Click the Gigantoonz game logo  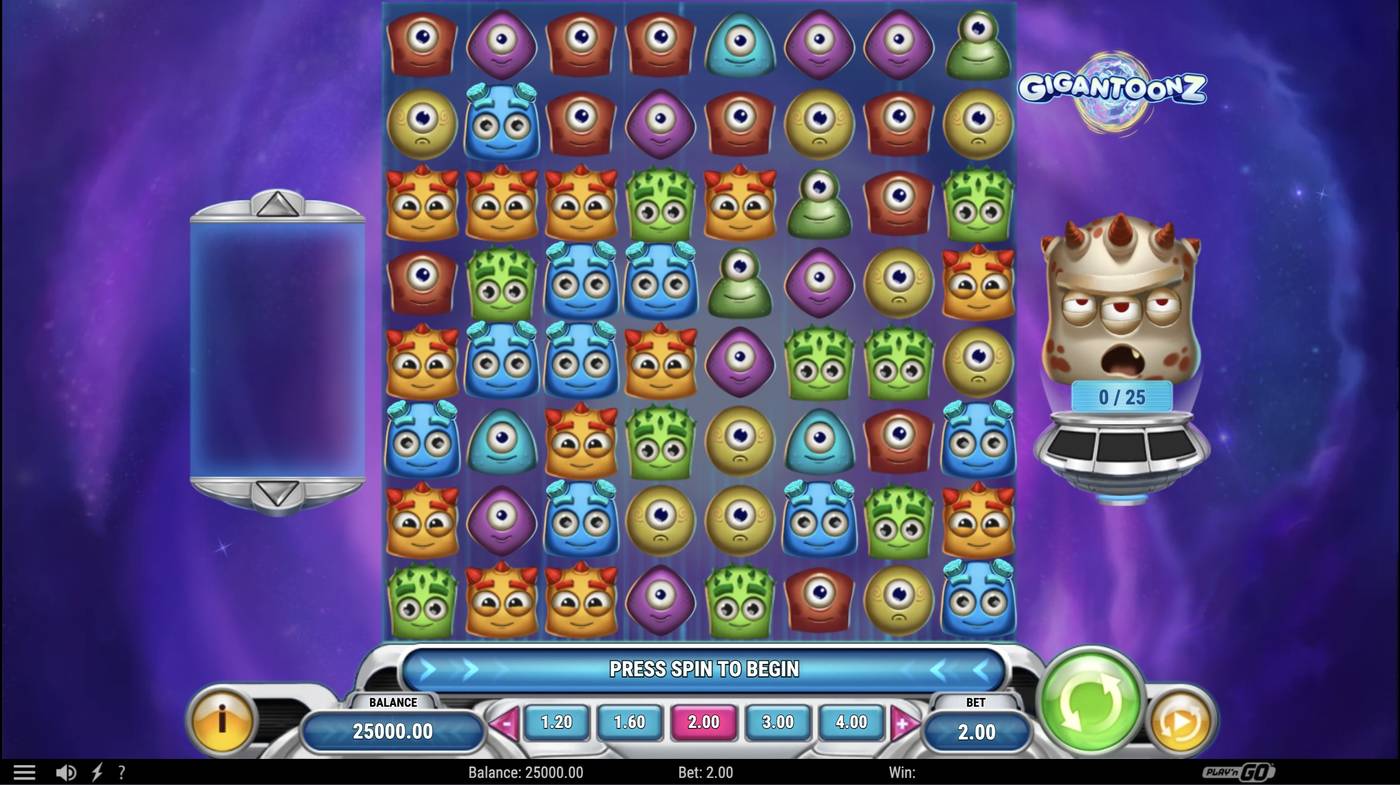click(x=1113, y=88)
